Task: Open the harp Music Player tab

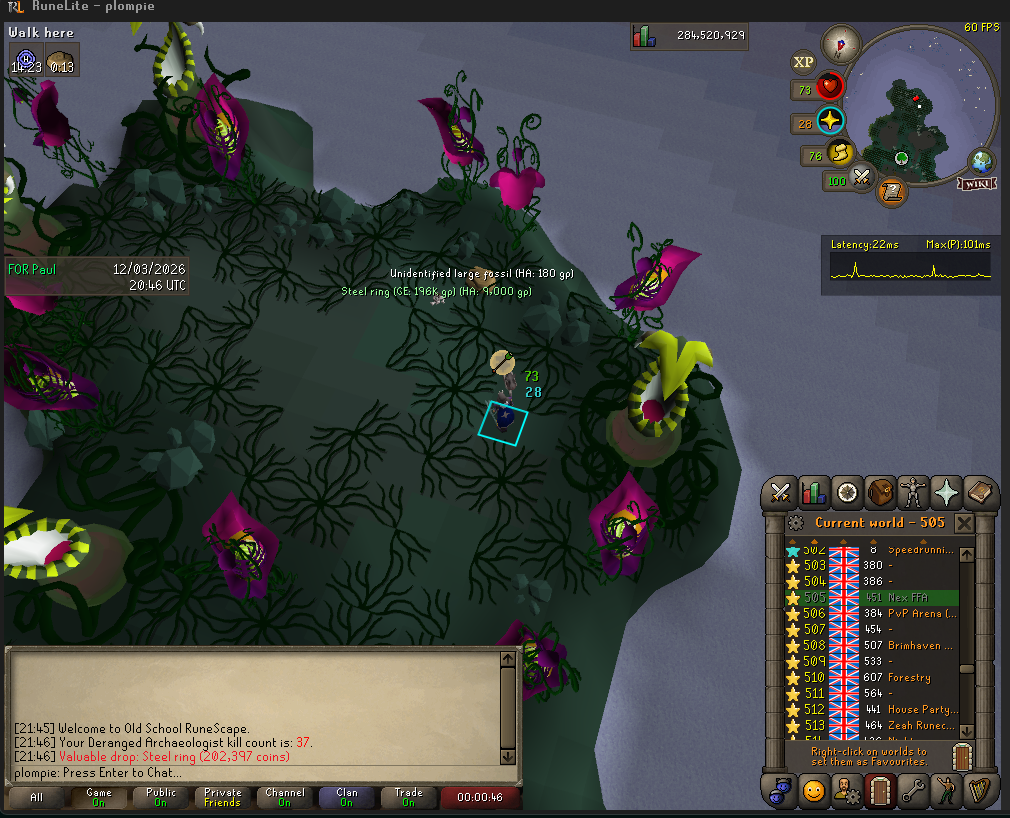Action: click(x=980, y=790)
